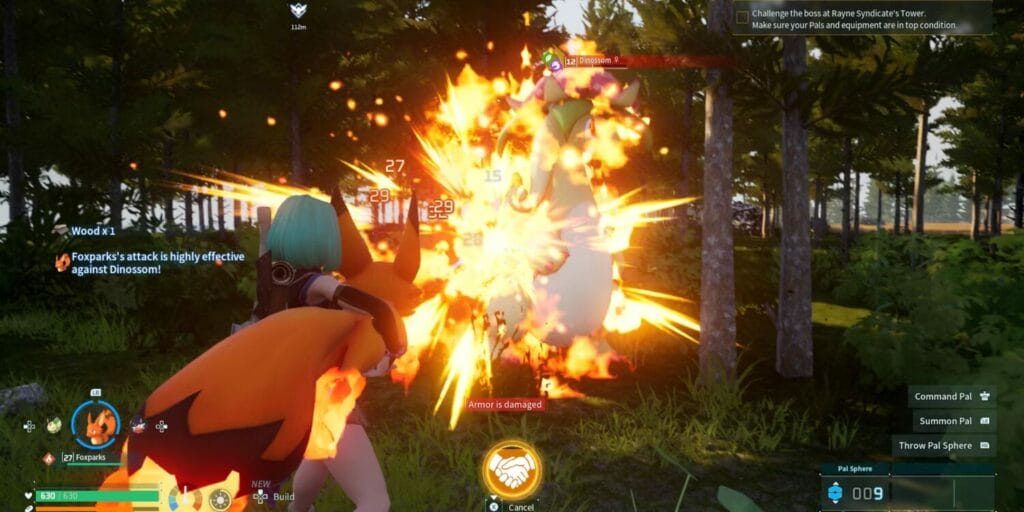Select the Command Pal option
This screenshot has height=512, width=1024.
point(952,396)
